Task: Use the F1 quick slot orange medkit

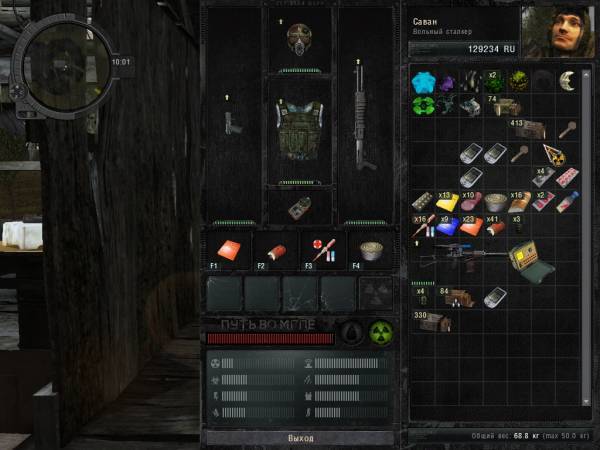Action: (x=226, y=250)
